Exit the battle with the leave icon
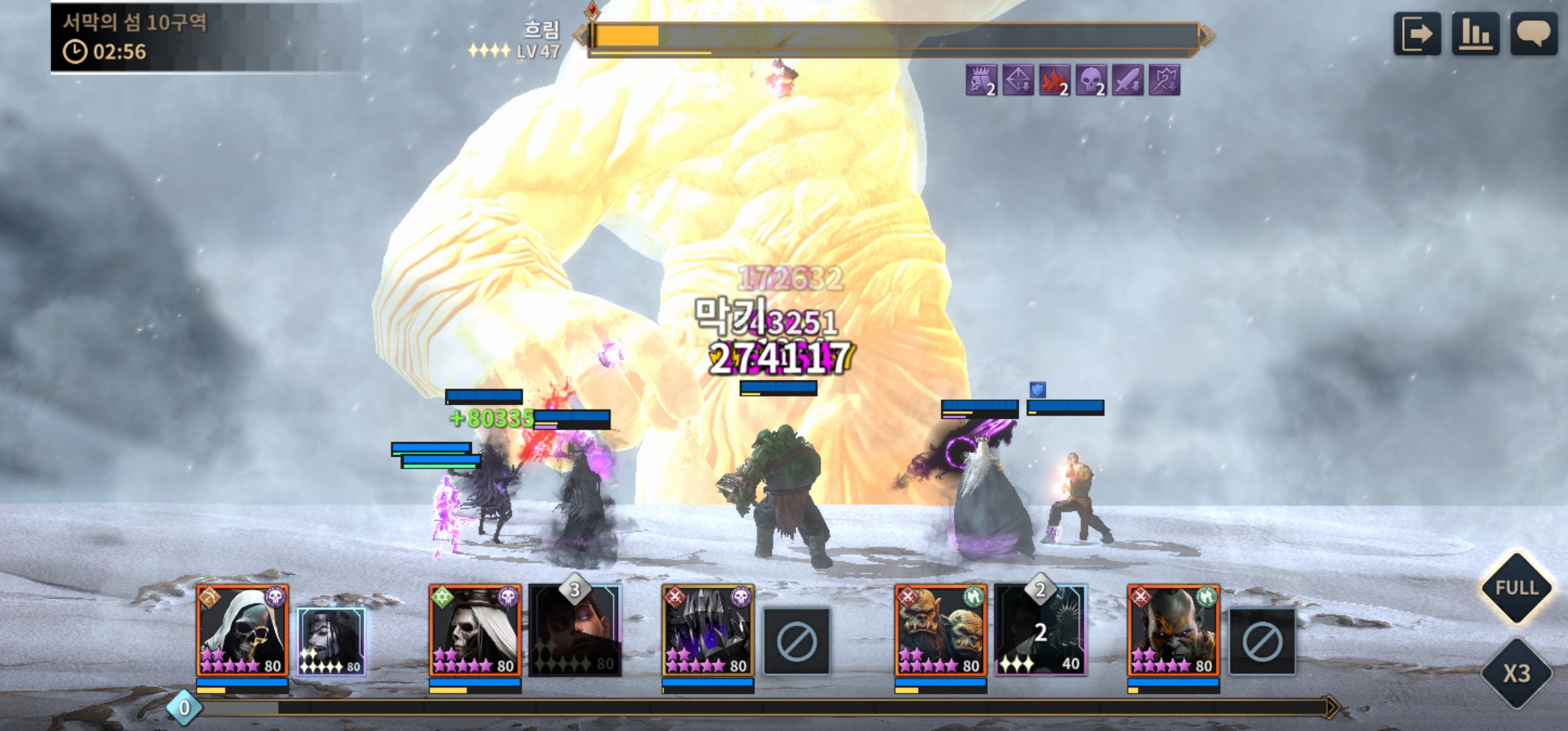This screenshot has width=1568, height=731. click(1416, 34)
